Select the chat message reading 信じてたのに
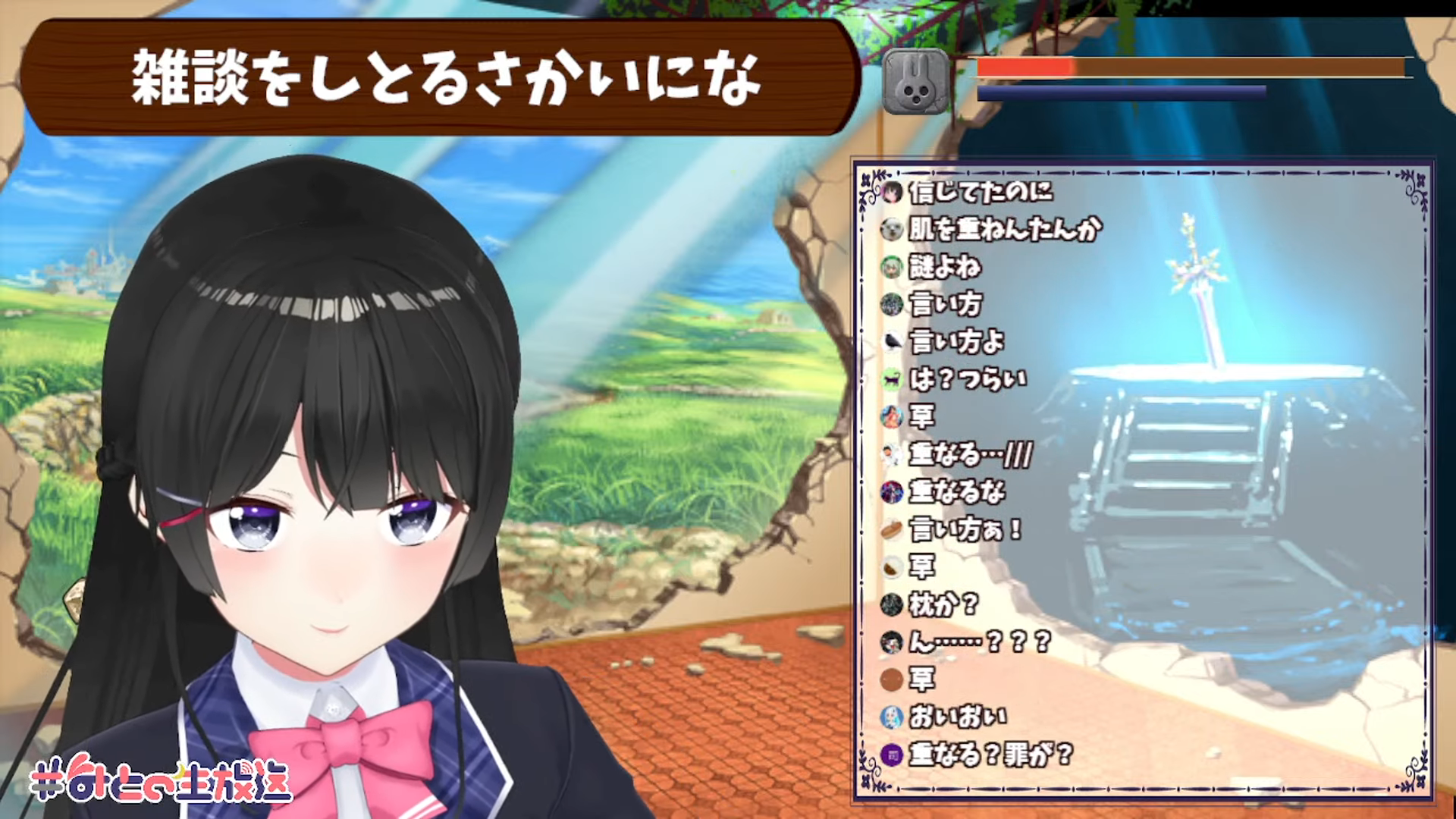1456x819 pixels. click(981, 192)
